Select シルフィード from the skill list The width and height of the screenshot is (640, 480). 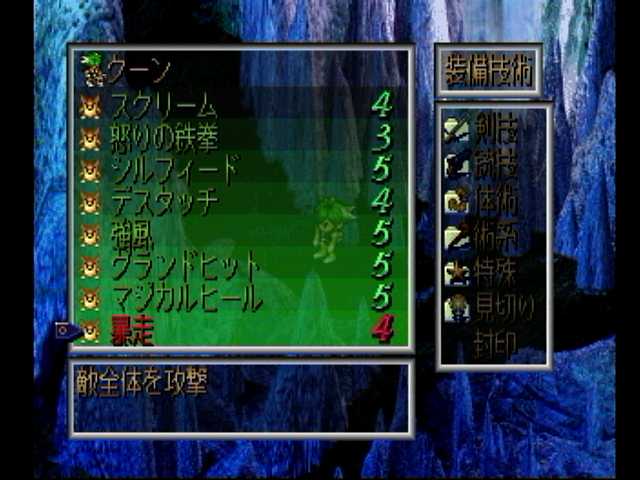(174, 170)
